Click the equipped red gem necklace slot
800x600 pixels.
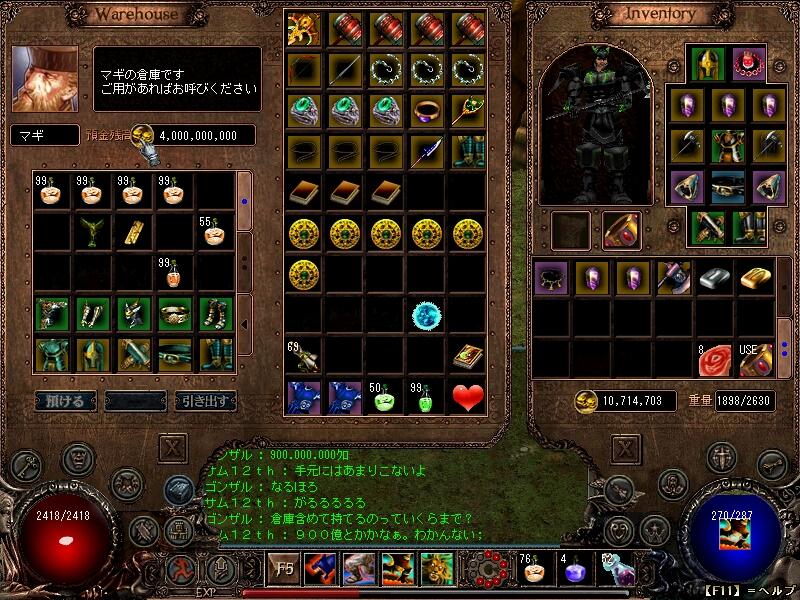[749, 63]
